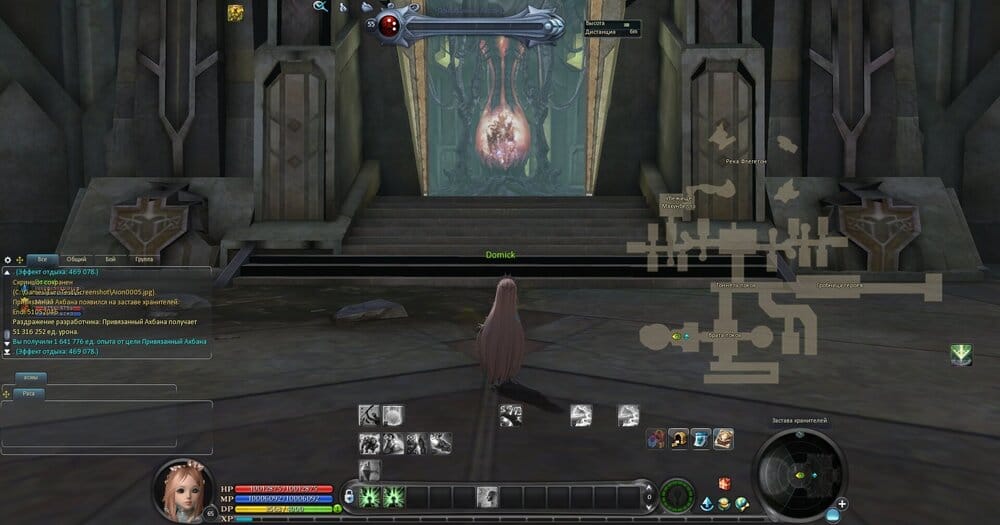The image size is (1000, 525).
Task: Click the character portrait
Action: coord(183,489)
